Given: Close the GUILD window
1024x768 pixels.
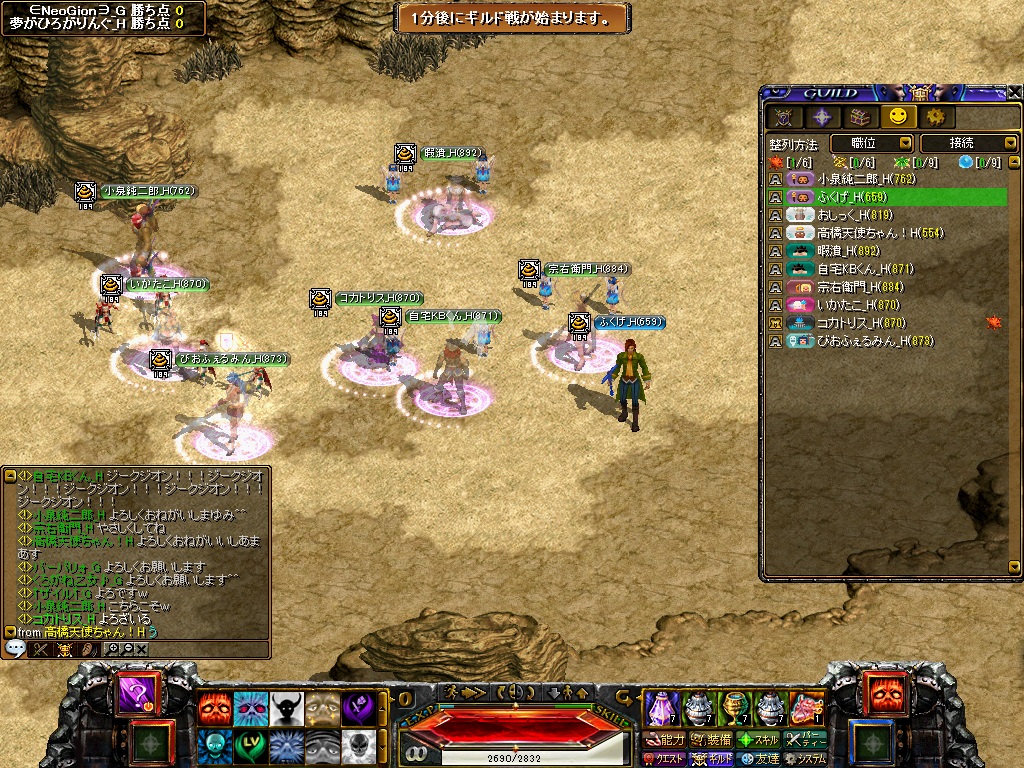Looking at the screenshot, I should click(1014, 92).
